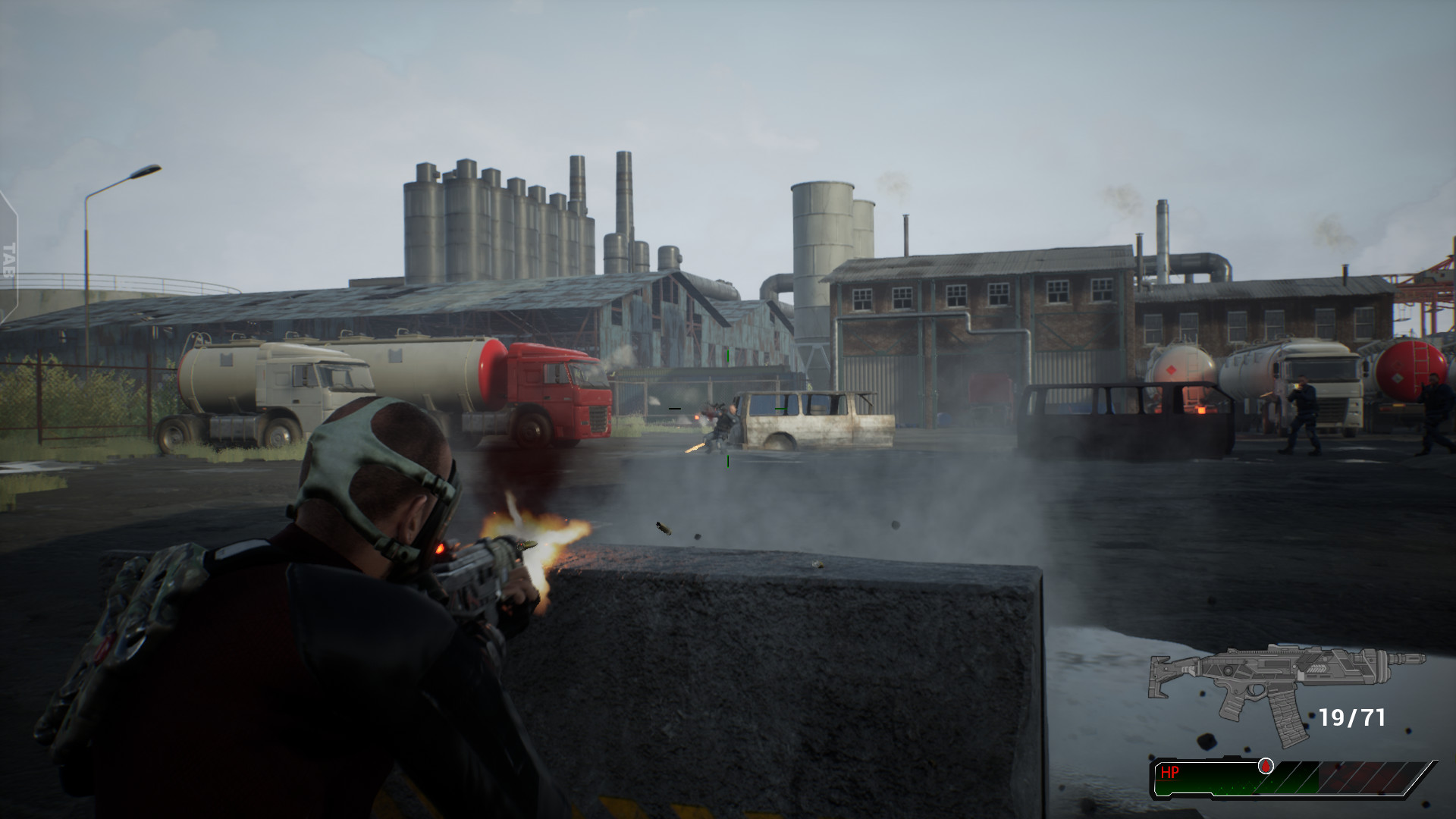Click the 19/71 ammo counter
The image size is (1456, 819).
coord(1351,717)
